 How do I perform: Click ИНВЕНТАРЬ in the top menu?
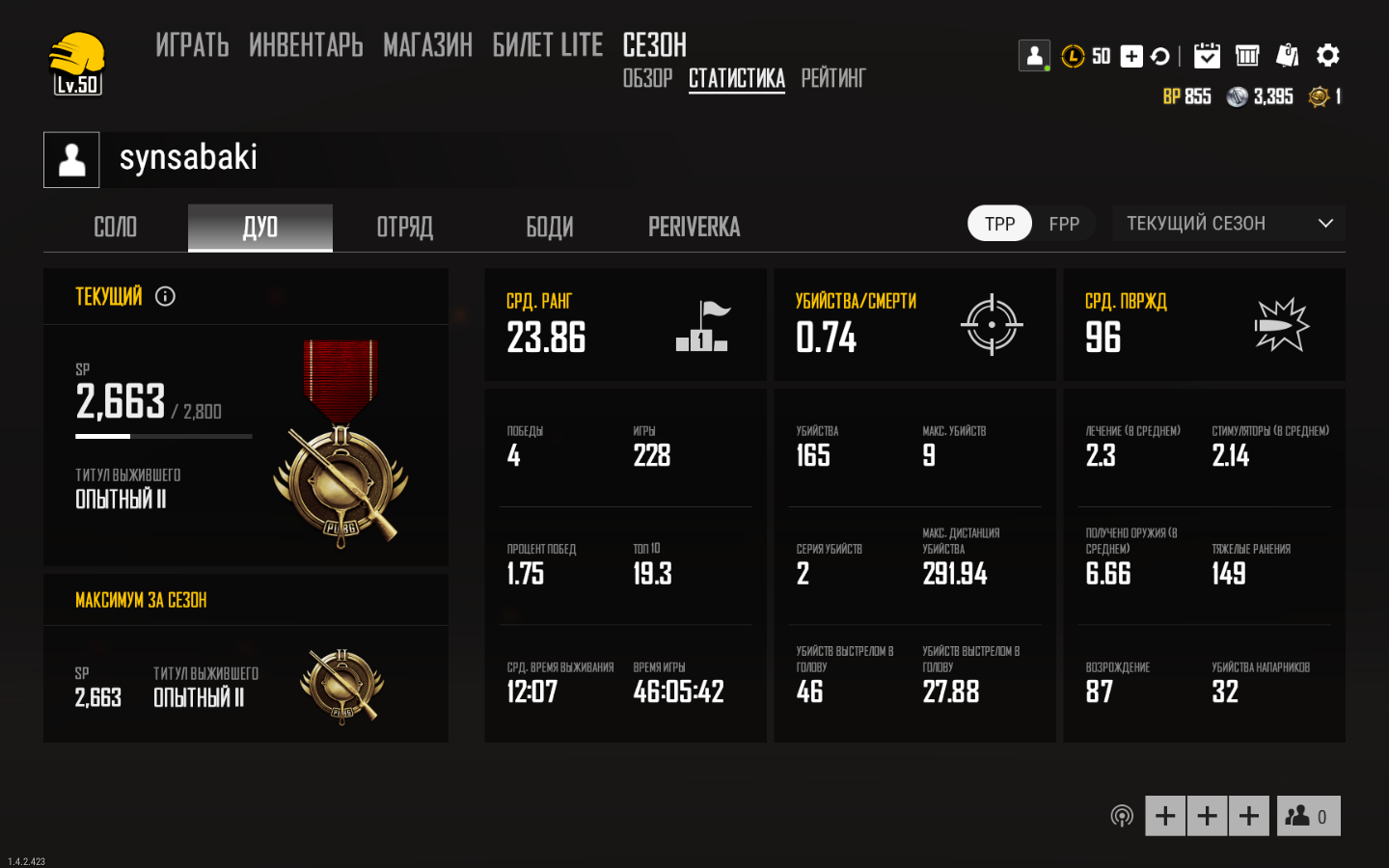click(x=305, y=45)
